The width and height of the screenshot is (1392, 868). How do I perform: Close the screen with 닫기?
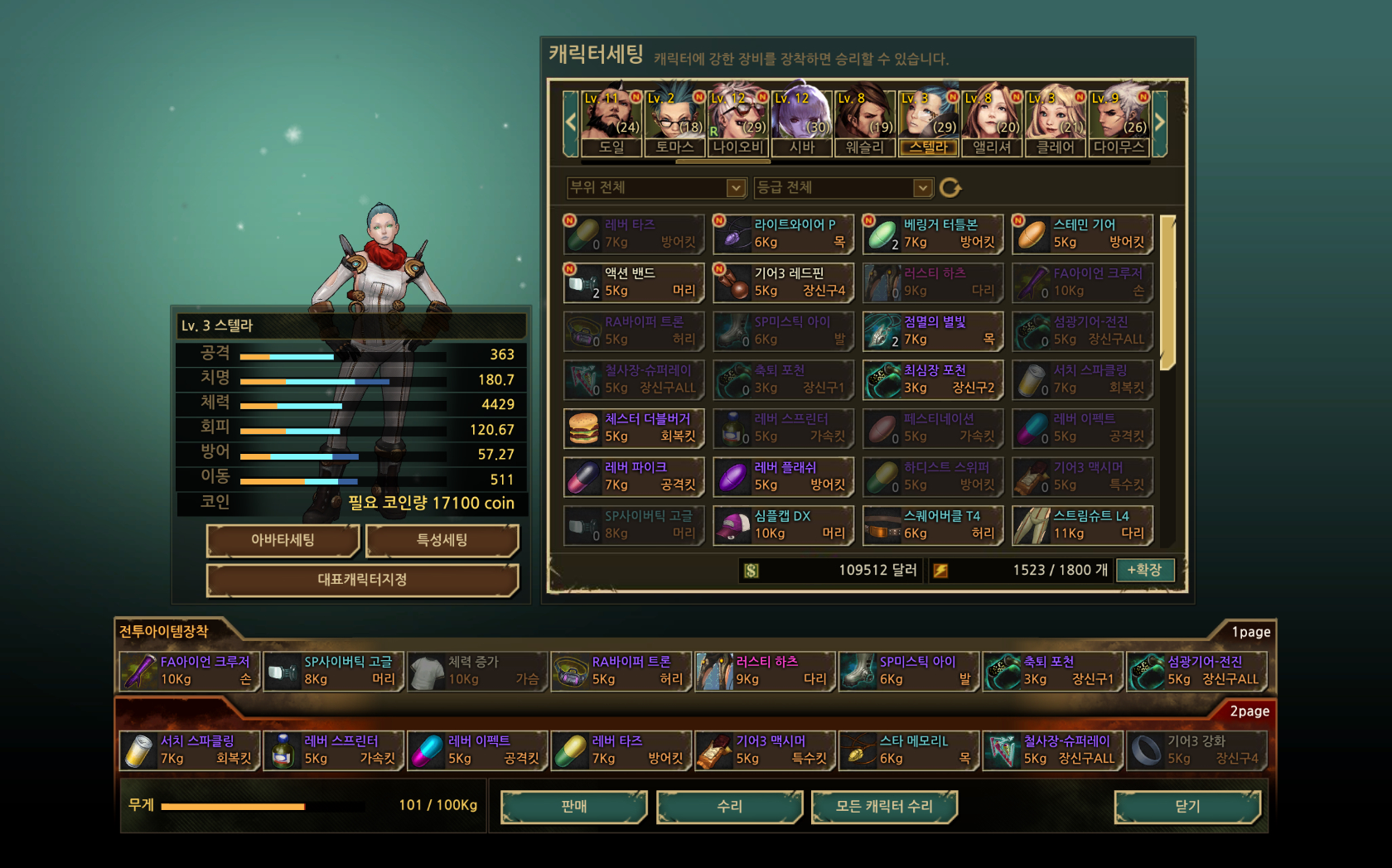point(1187,806)
